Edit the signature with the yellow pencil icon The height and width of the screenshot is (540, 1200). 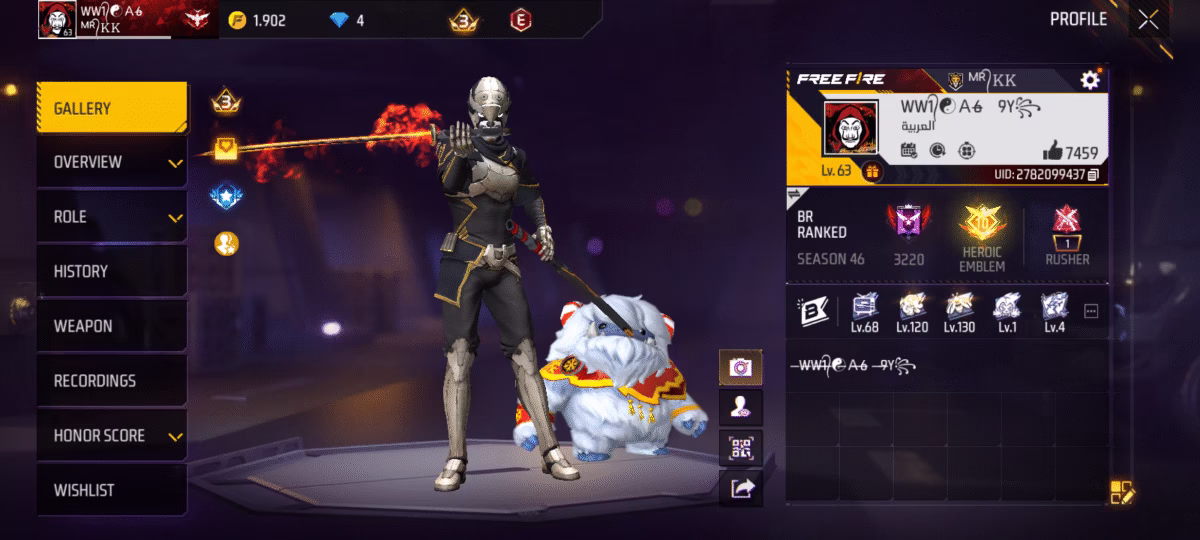click(x=1122, y=492)
